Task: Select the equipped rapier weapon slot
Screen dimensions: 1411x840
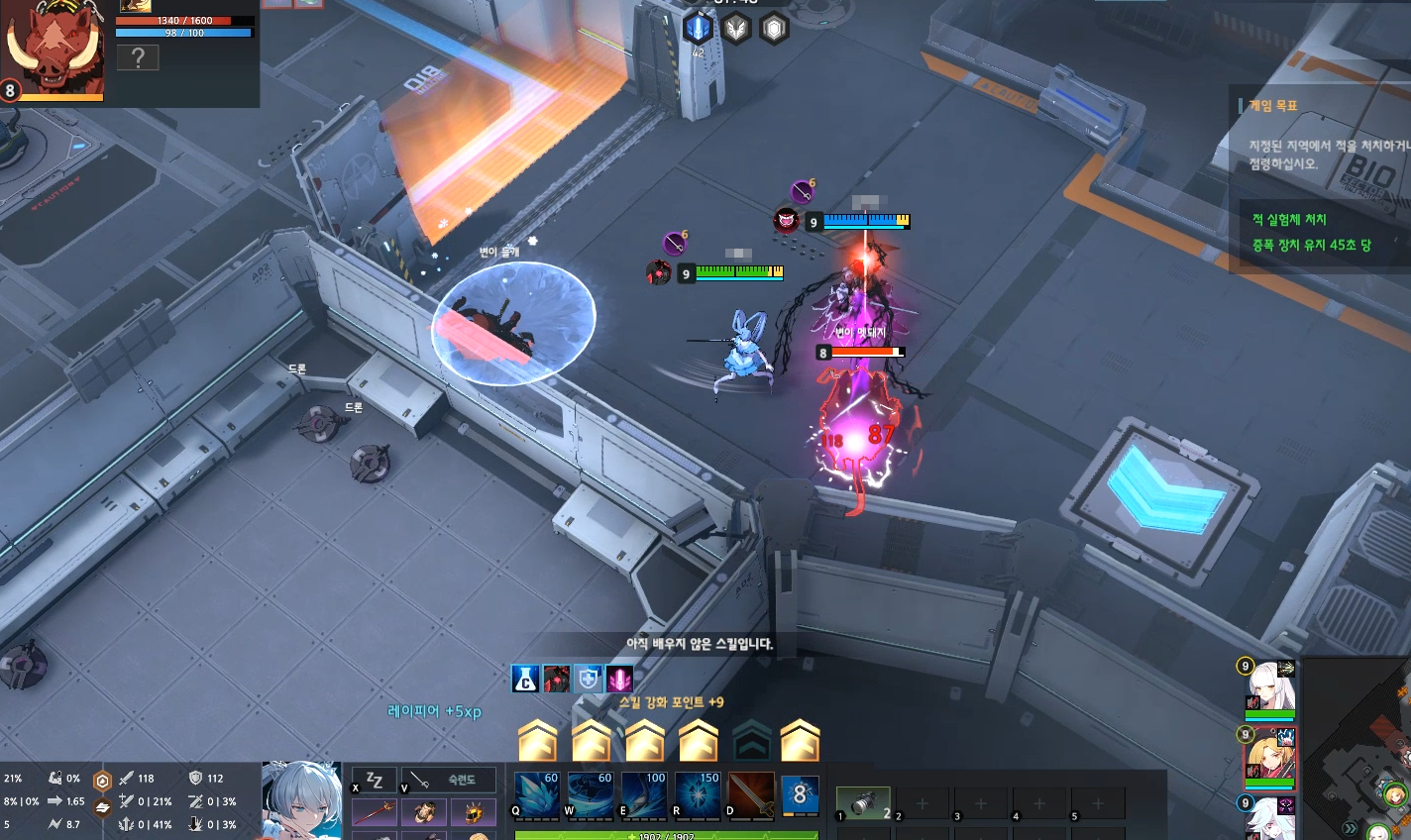Action: (374, 813)
